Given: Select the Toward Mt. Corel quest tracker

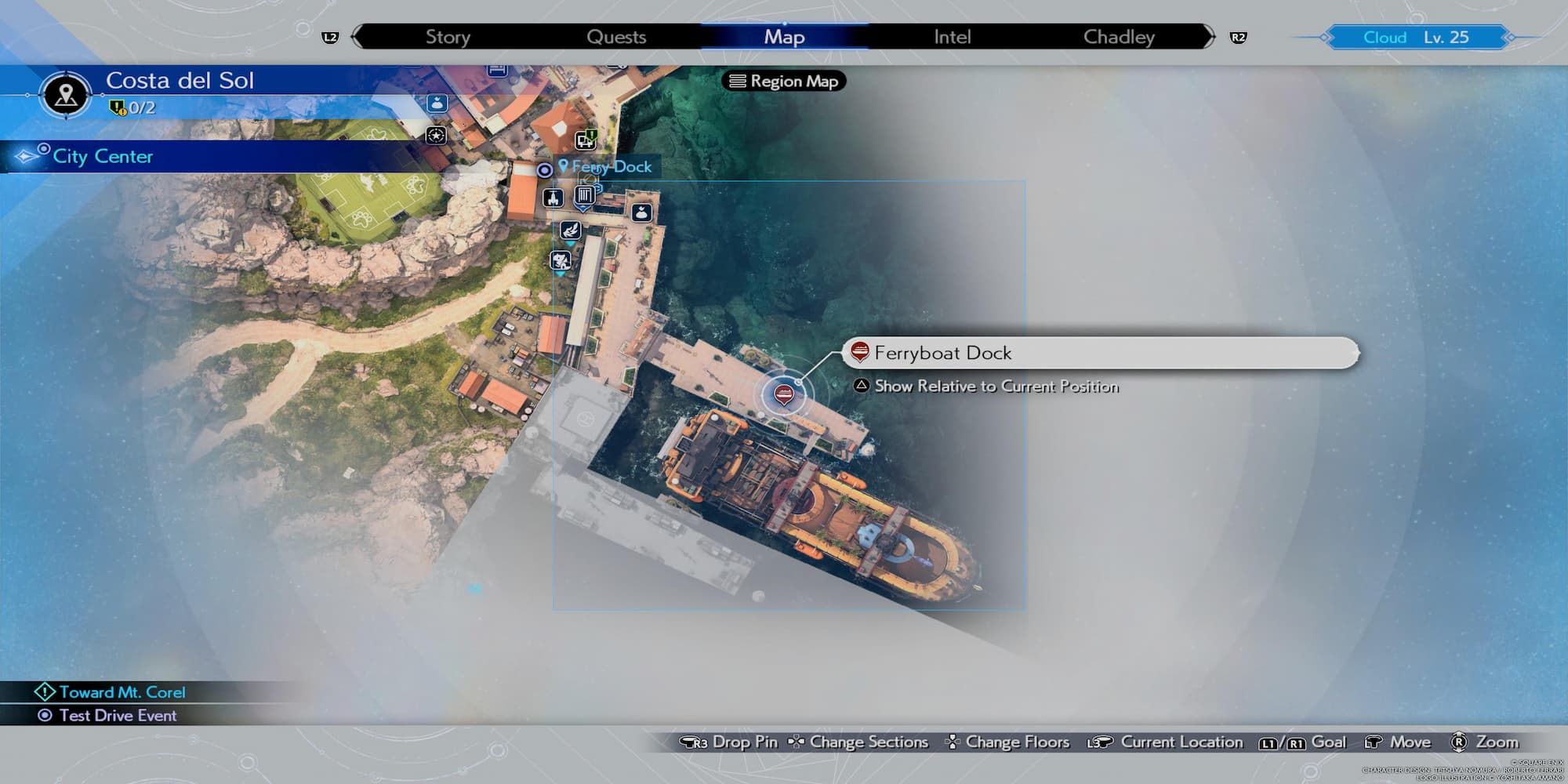Looking at the screenshot, I should 122,692.
